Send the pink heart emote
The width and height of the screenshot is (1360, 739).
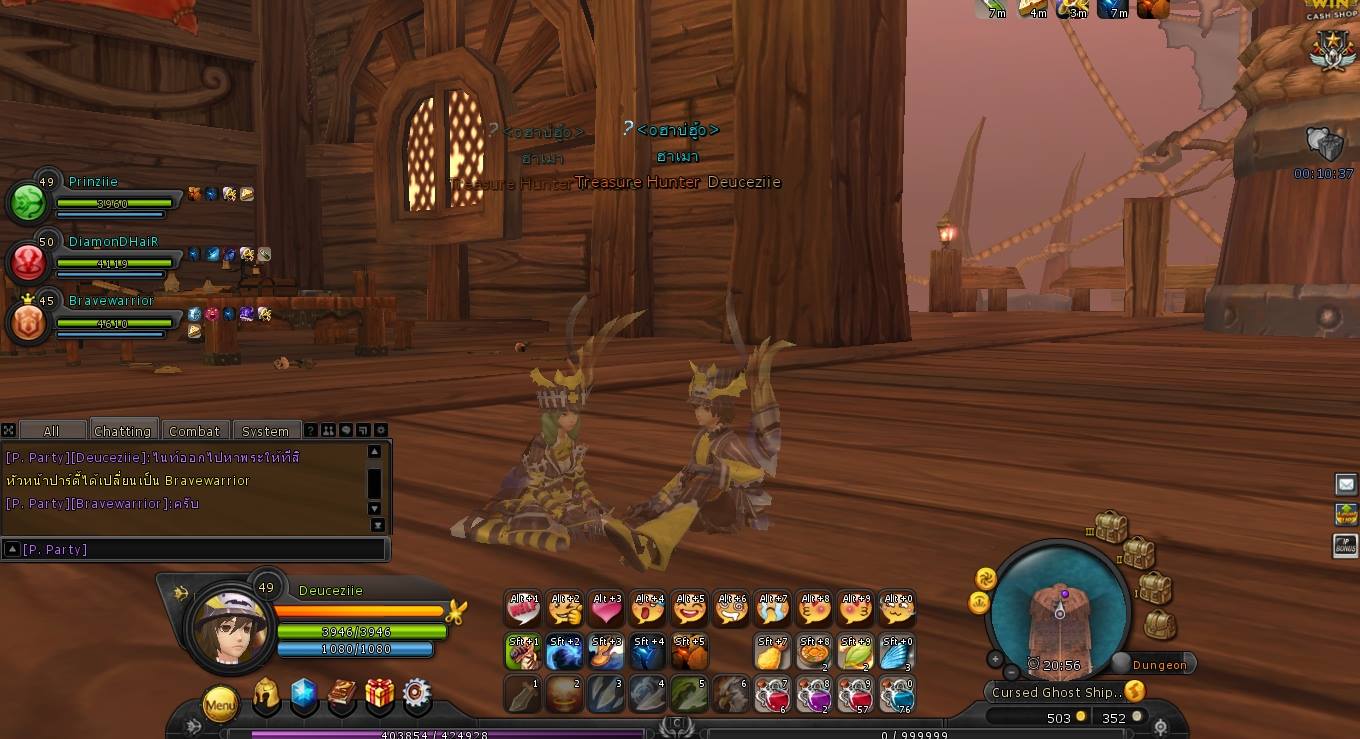606,608
